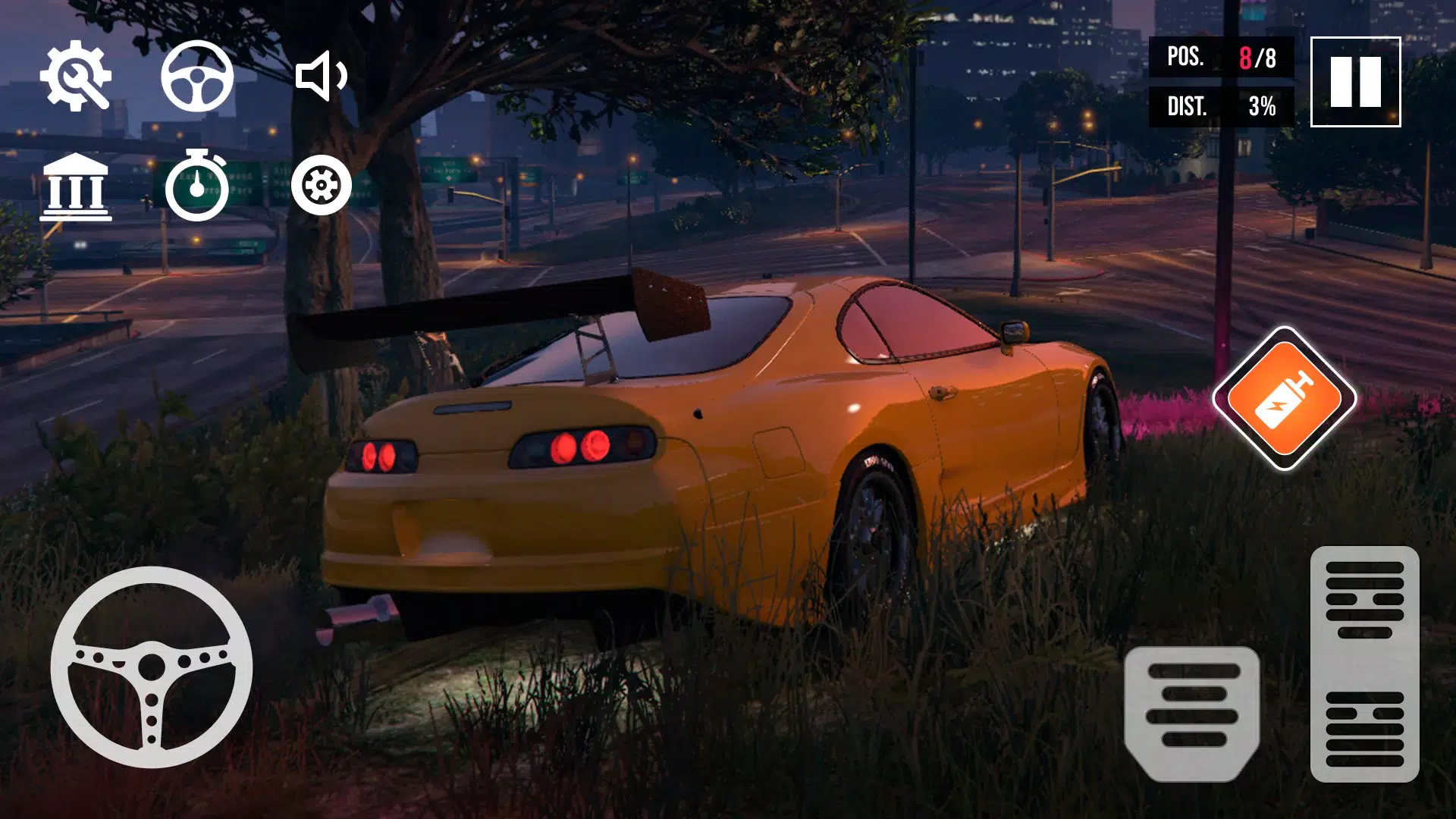Choose the wheel rim icon
The width and height of the screenshot is (1456, 819).
click(322, 185)
